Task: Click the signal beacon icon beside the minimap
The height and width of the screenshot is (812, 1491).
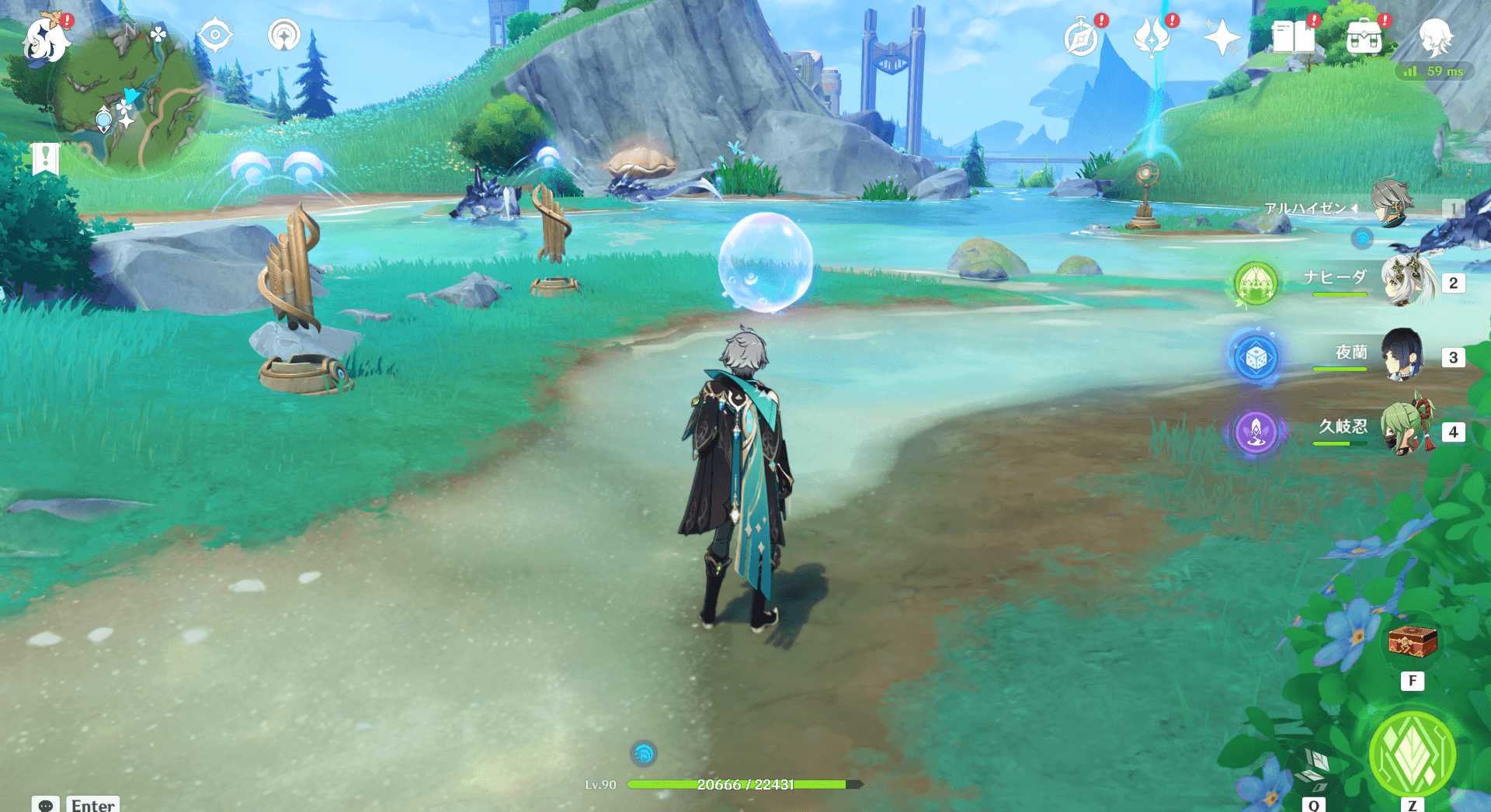Action: (284, 36)
